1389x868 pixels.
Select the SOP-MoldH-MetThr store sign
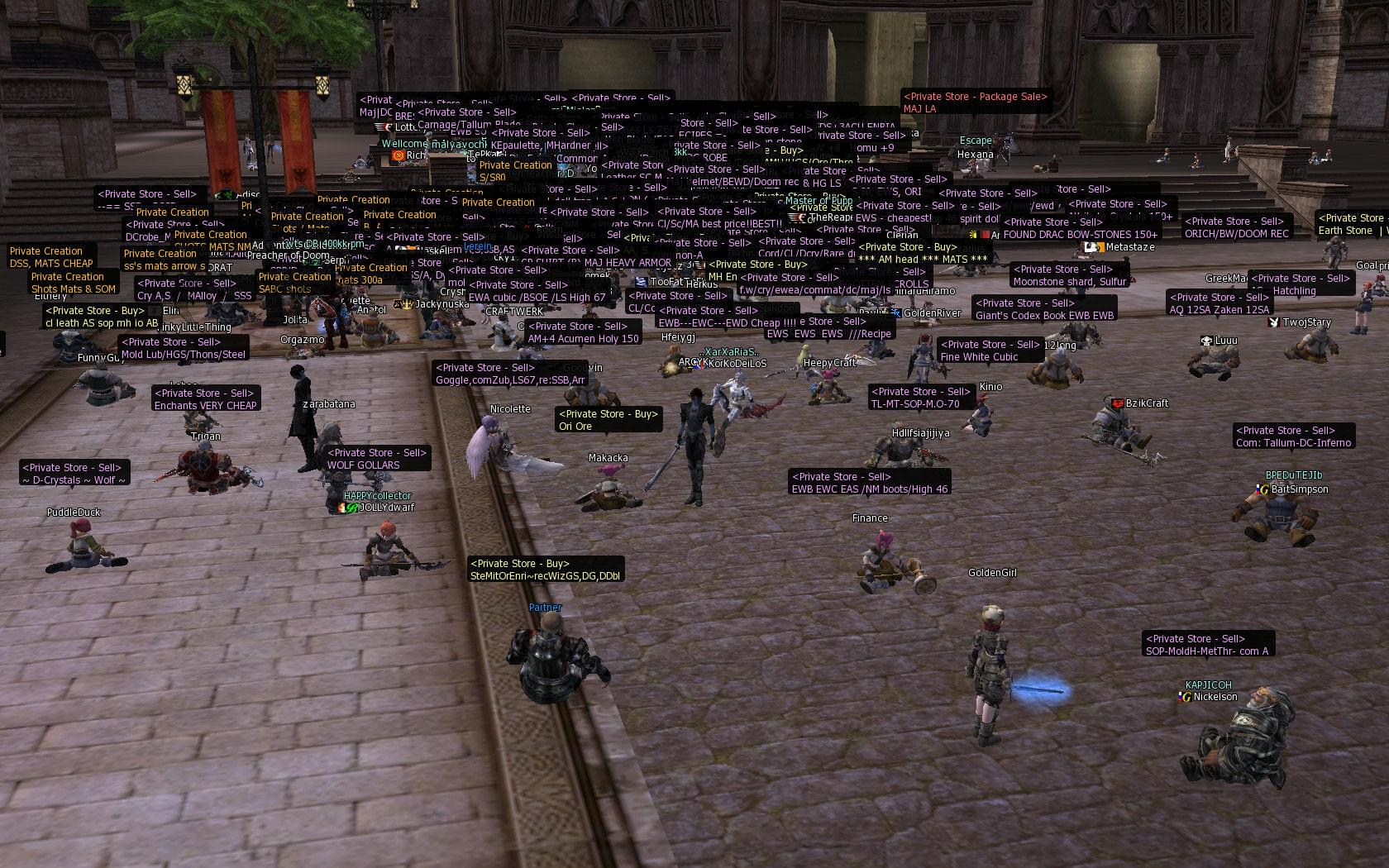tap(1207, 645)
